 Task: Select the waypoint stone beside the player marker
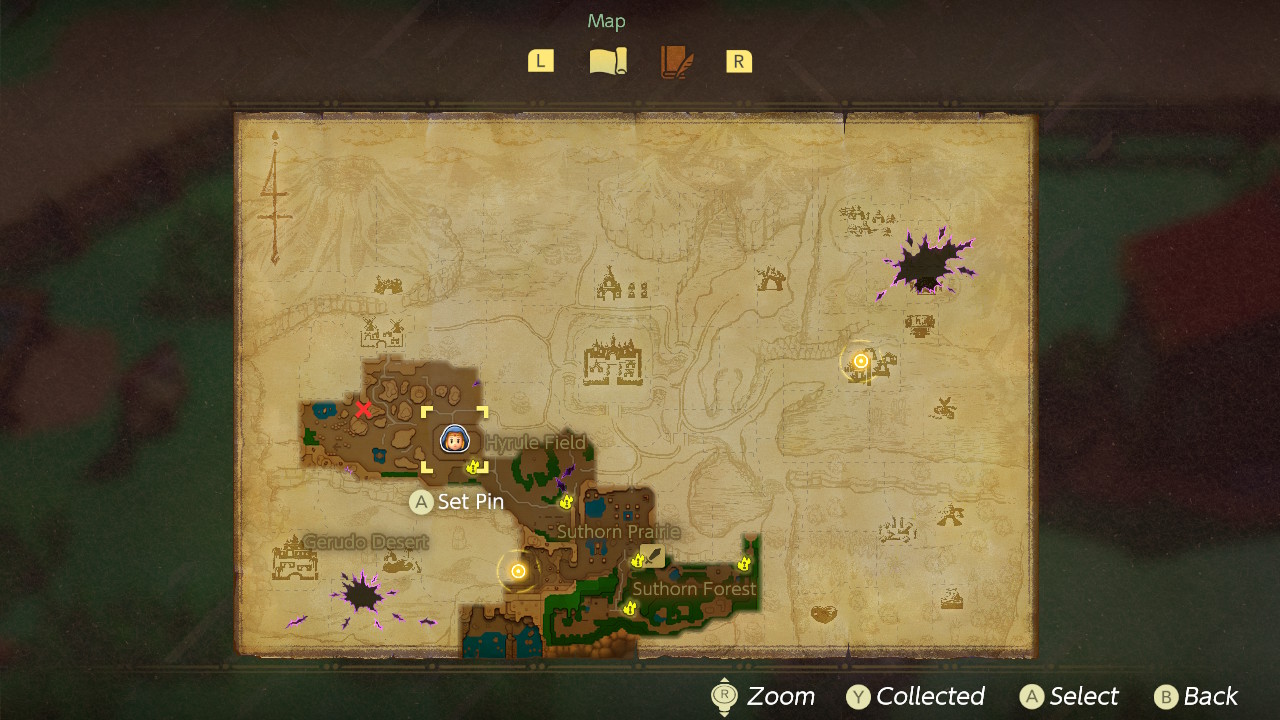(474, 466)
